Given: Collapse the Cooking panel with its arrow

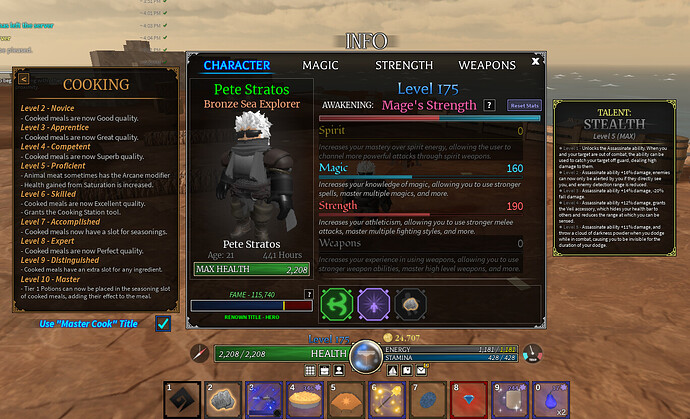Looking at the screenshot, I should click(23, 79).
